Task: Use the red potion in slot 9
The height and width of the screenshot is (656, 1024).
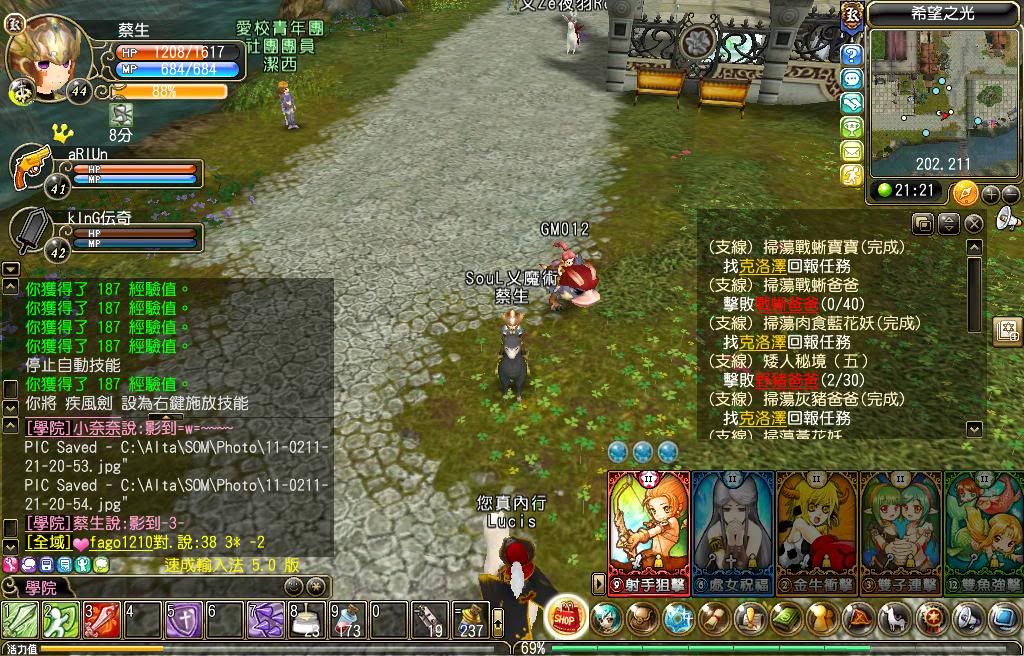Action: click(x=348, y=620)
